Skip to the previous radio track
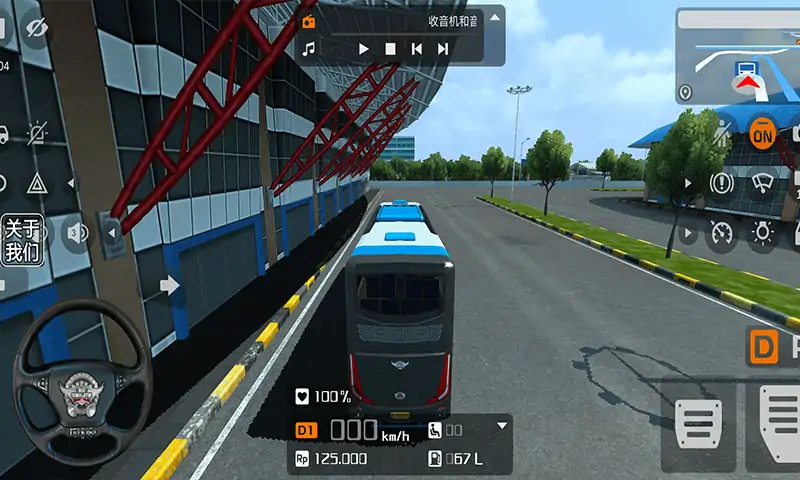The width and height of the screenshot is (800, 480). click(417, 48)
